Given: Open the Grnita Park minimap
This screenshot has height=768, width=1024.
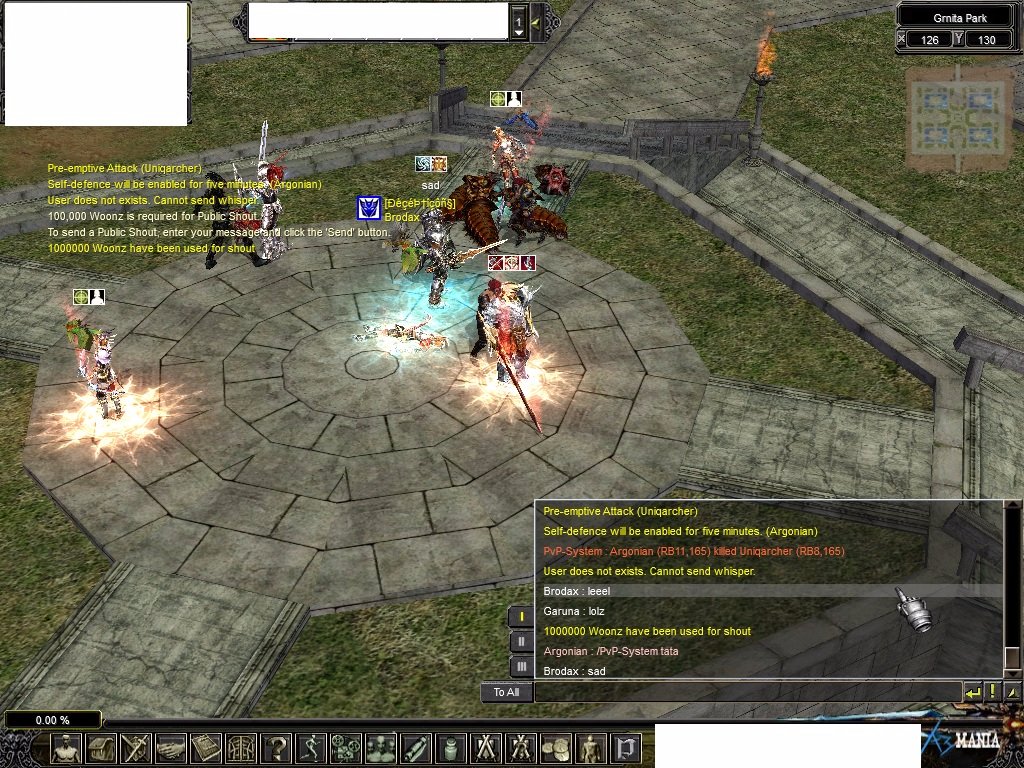Looking at the screenshot, I should click(x=959, y=117).
